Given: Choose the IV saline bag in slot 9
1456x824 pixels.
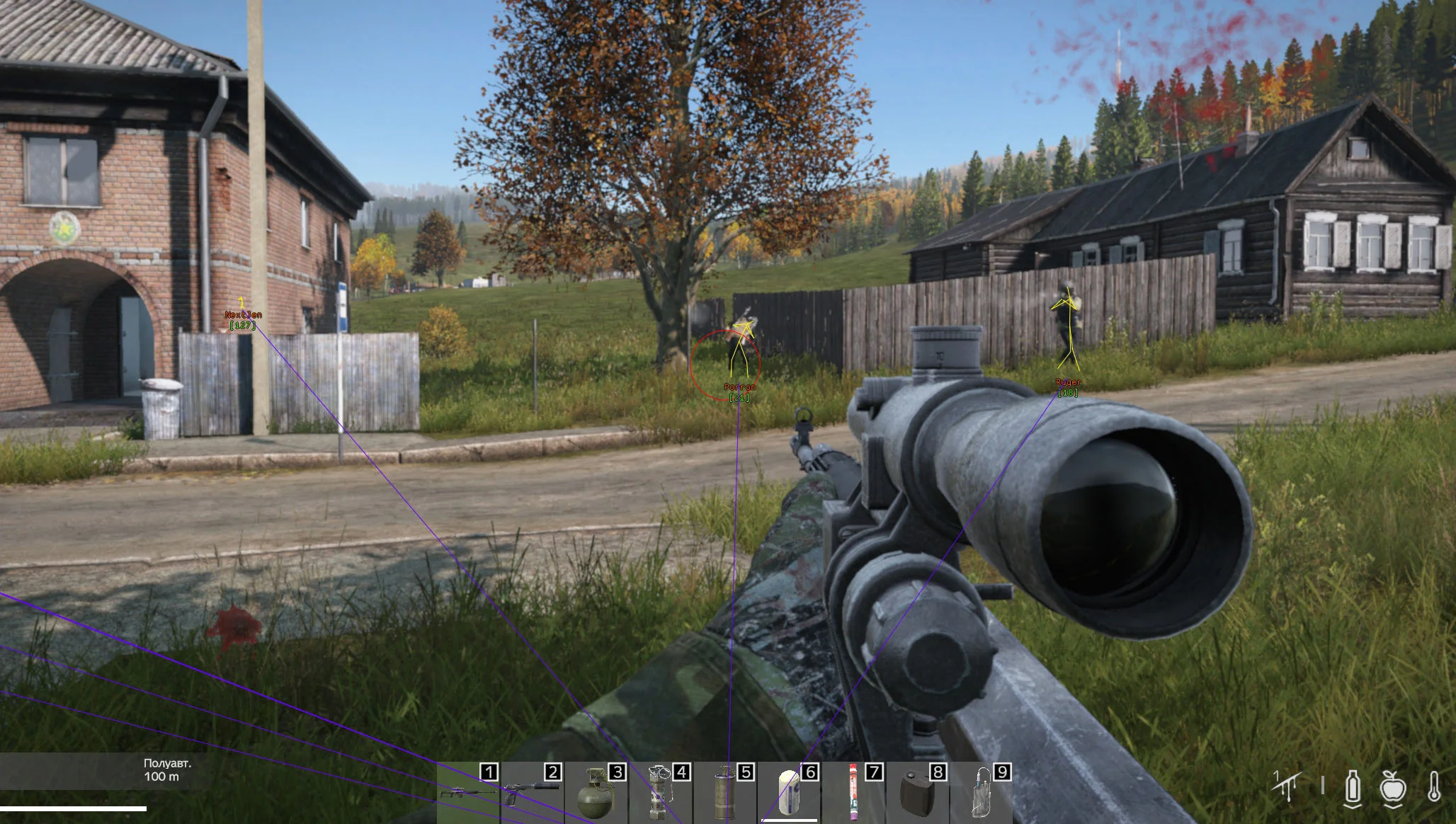Looking at the screenshot, I should (981, 793).
